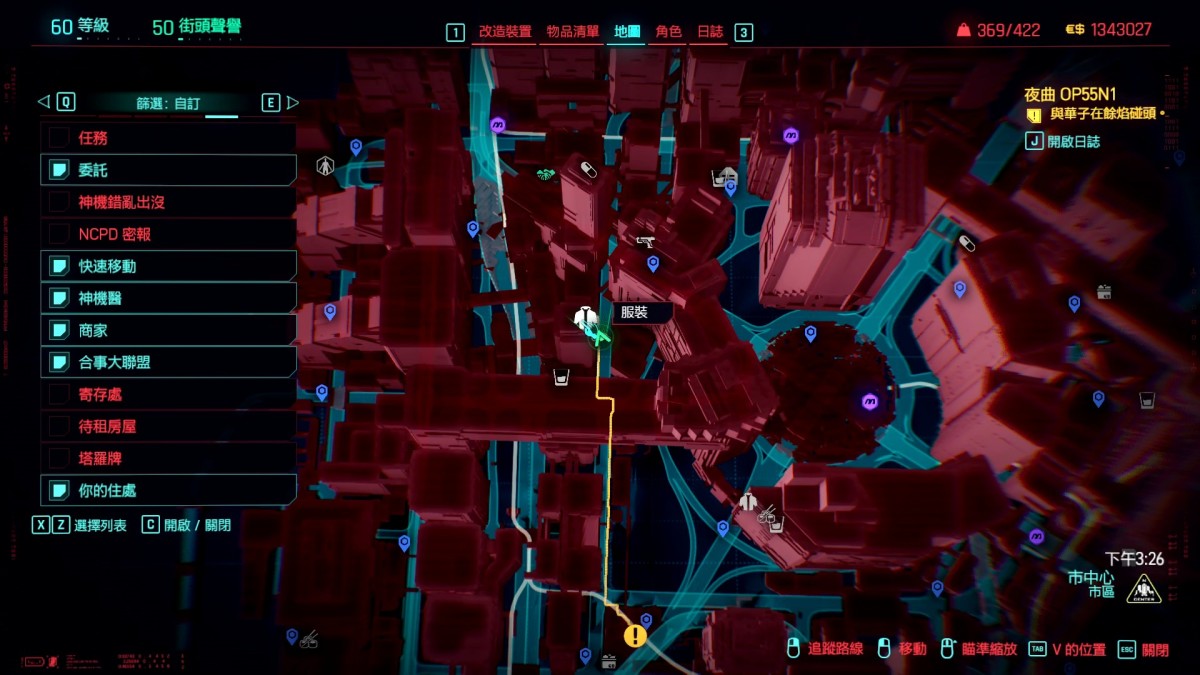Switch to the 日誌 tab

[x=710, y=32]
